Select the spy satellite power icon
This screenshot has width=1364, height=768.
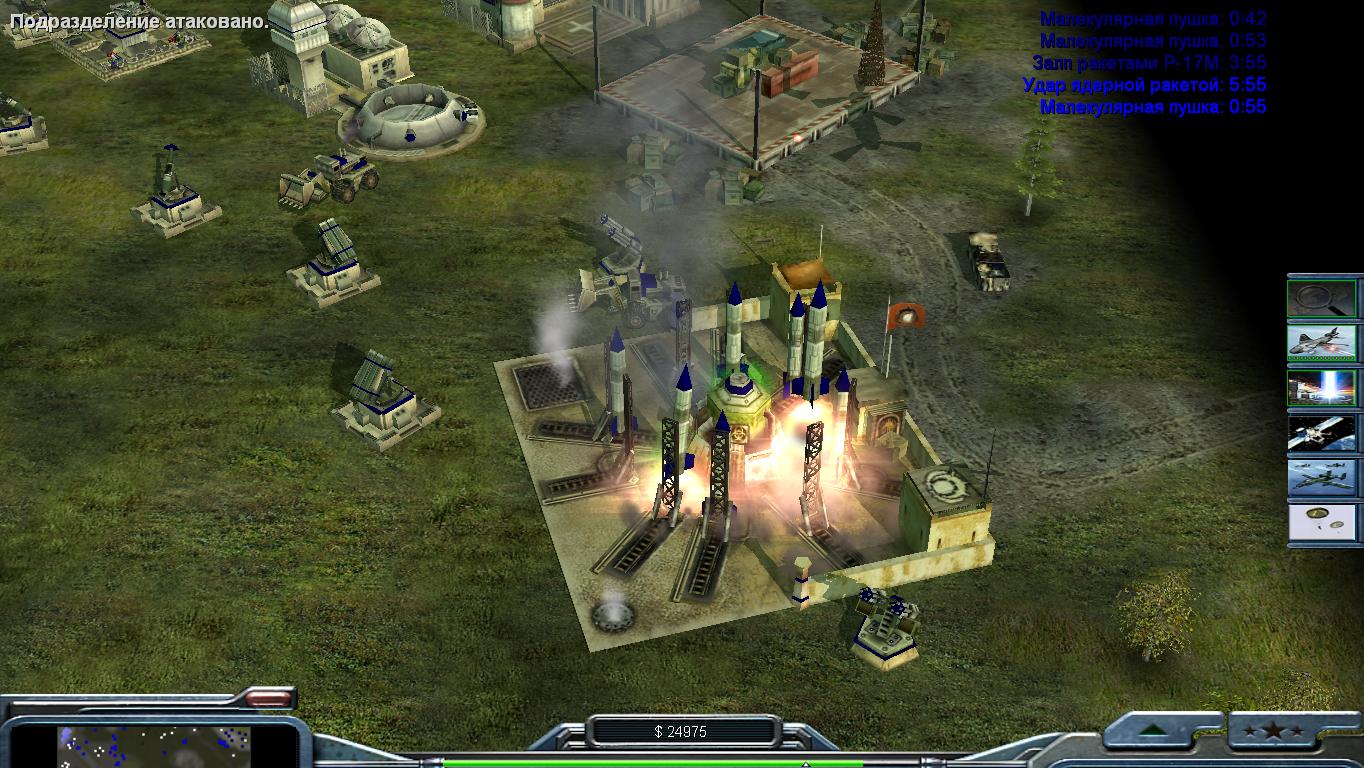pos(1322,433)
